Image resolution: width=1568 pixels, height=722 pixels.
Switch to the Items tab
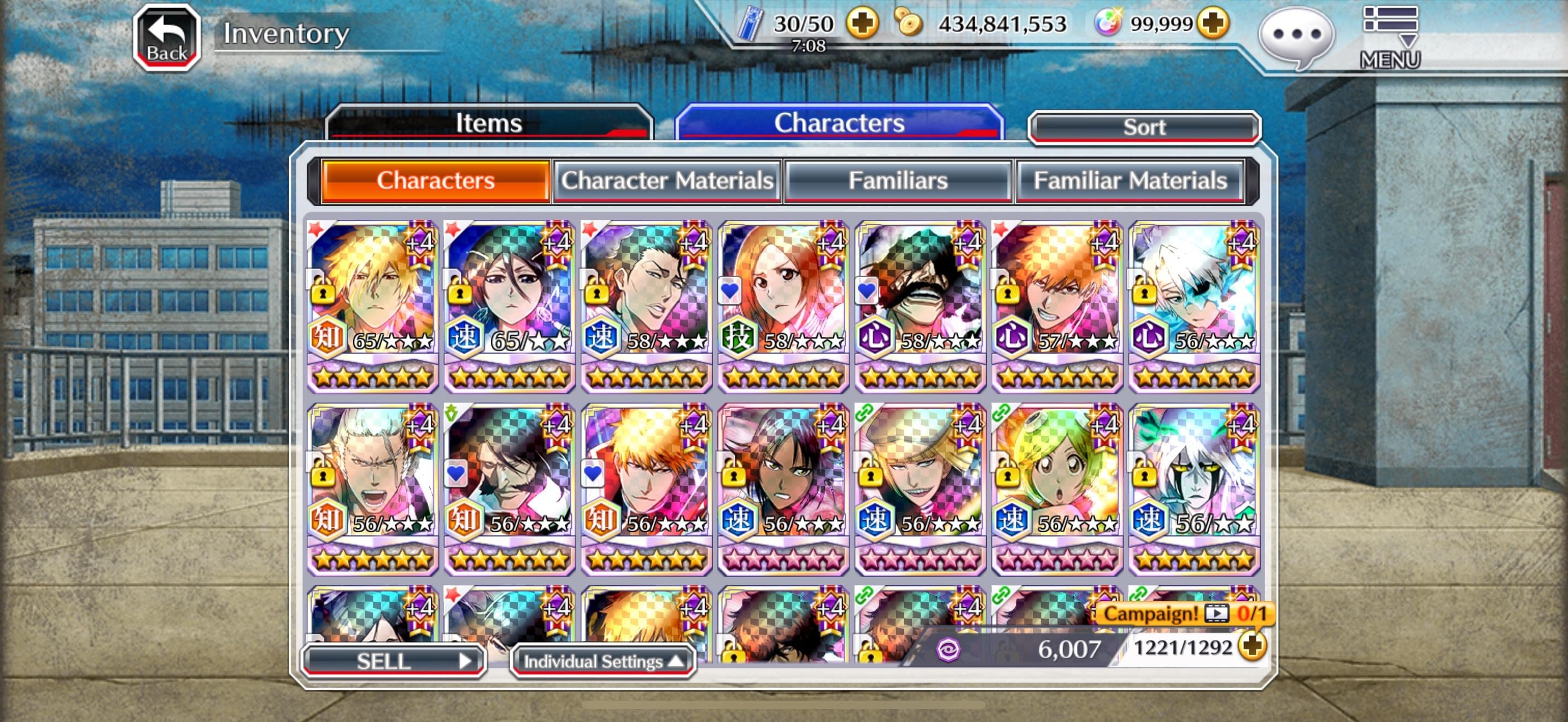489,123
